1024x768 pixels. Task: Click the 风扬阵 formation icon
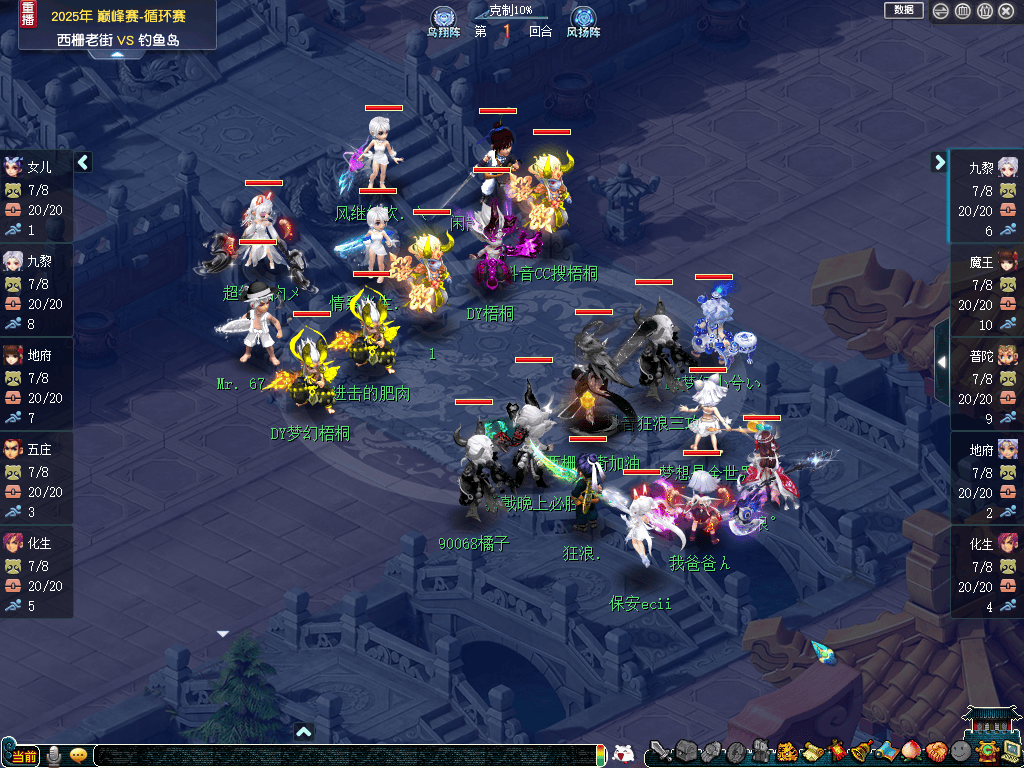(582, 19)
